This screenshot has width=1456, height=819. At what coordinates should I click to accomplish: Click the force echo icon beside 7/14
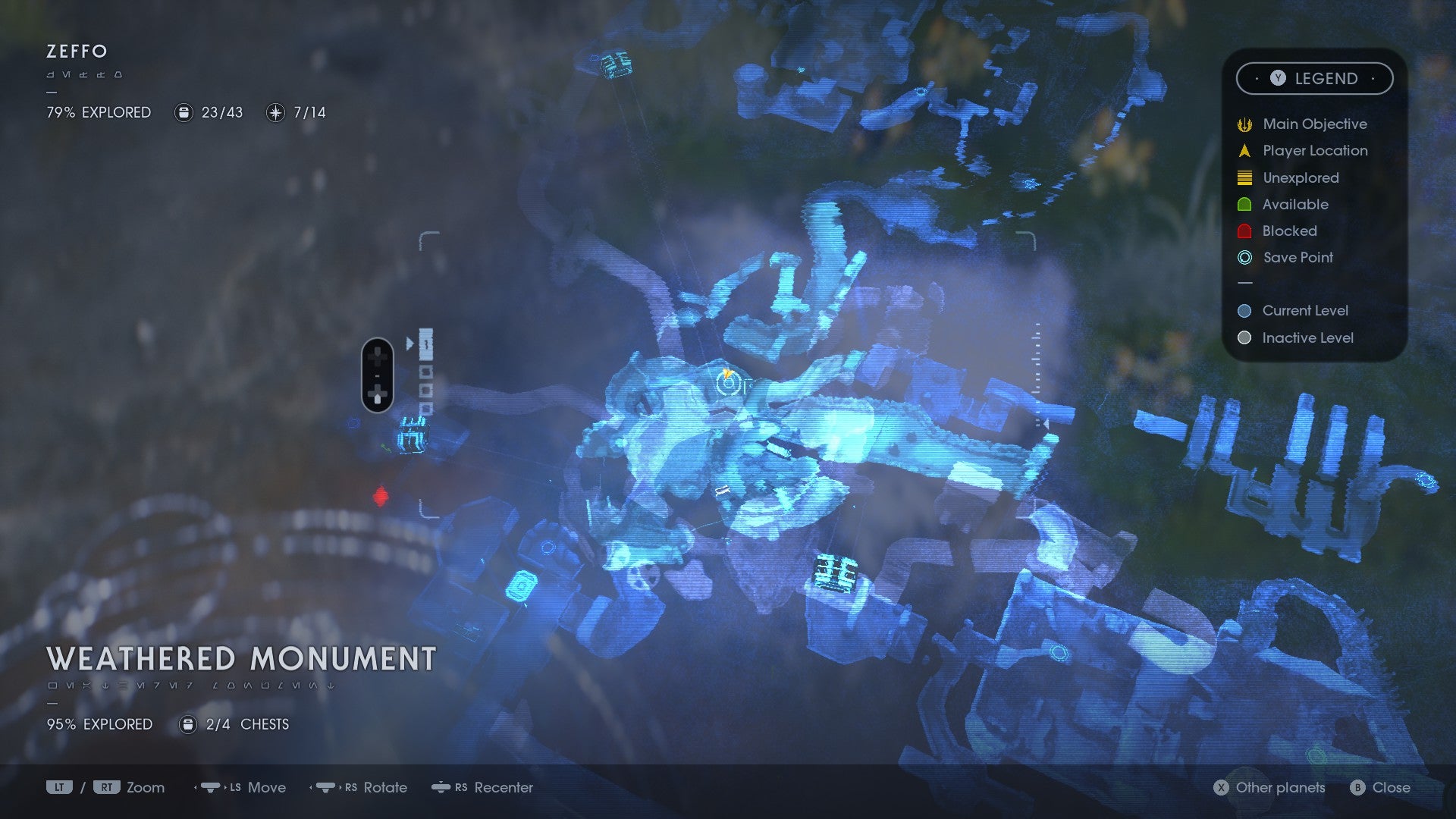[275, 112]
